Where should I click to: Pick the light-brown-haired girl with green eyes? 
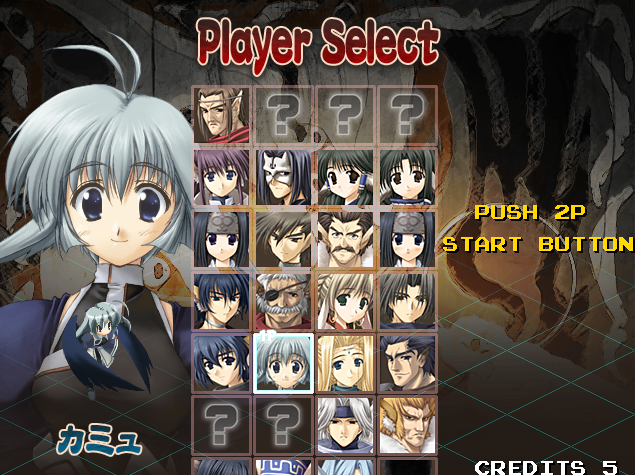[x=345, y=301]
